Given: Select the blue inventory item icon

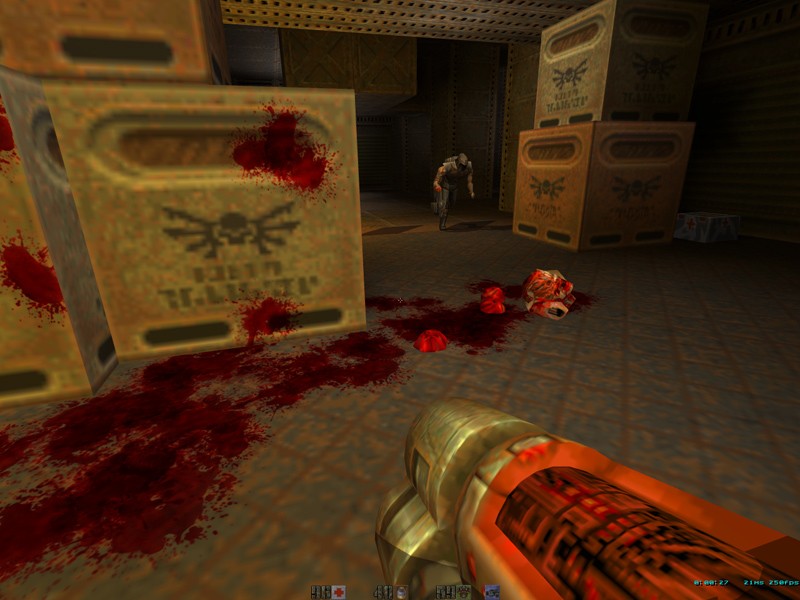Looking at the screenshot, I should [491, 592].
